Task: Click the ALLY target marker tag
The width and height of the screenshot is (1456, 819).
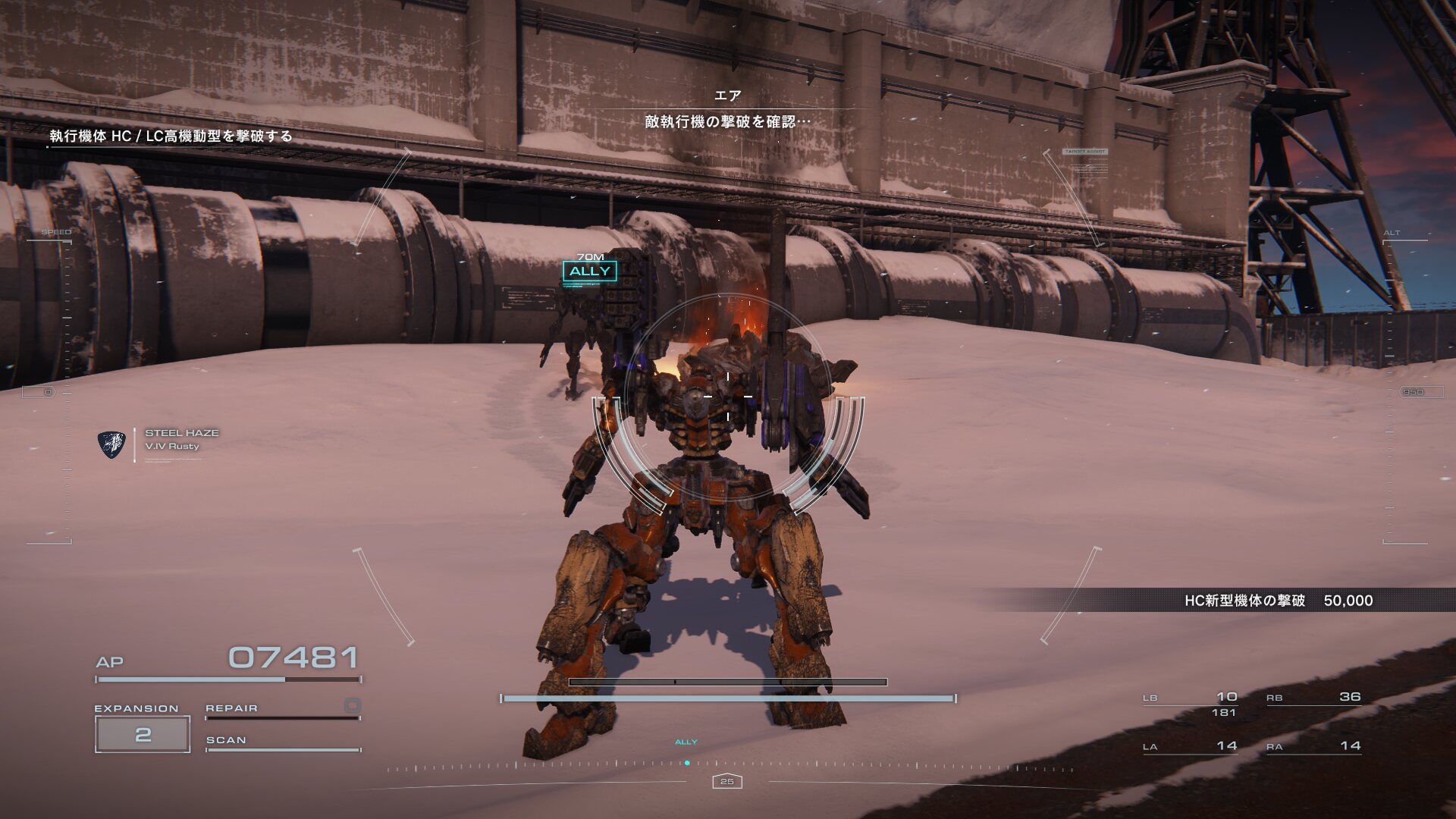Action: (589, 271)
